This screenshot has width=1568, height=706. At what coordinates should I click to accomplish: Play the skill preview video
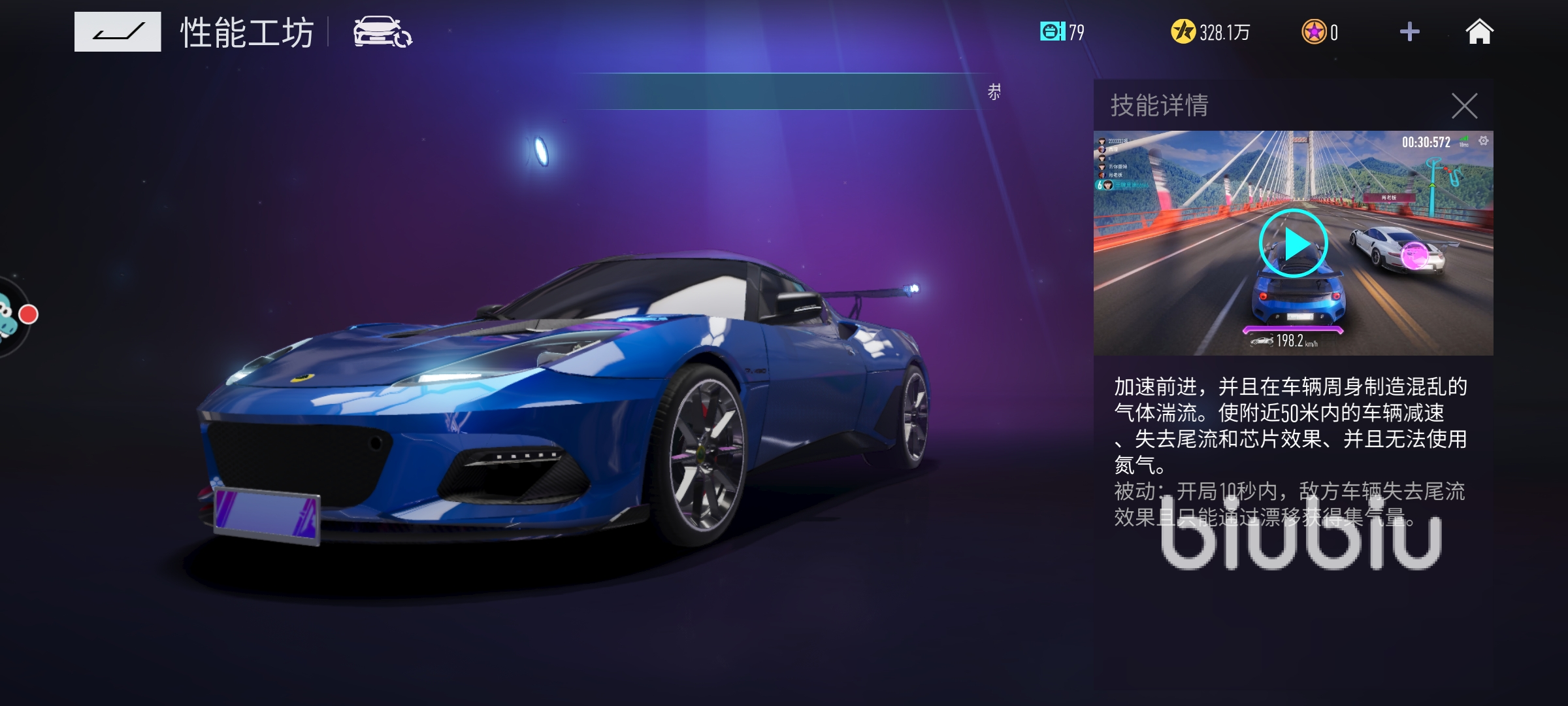click(1293, 244)
